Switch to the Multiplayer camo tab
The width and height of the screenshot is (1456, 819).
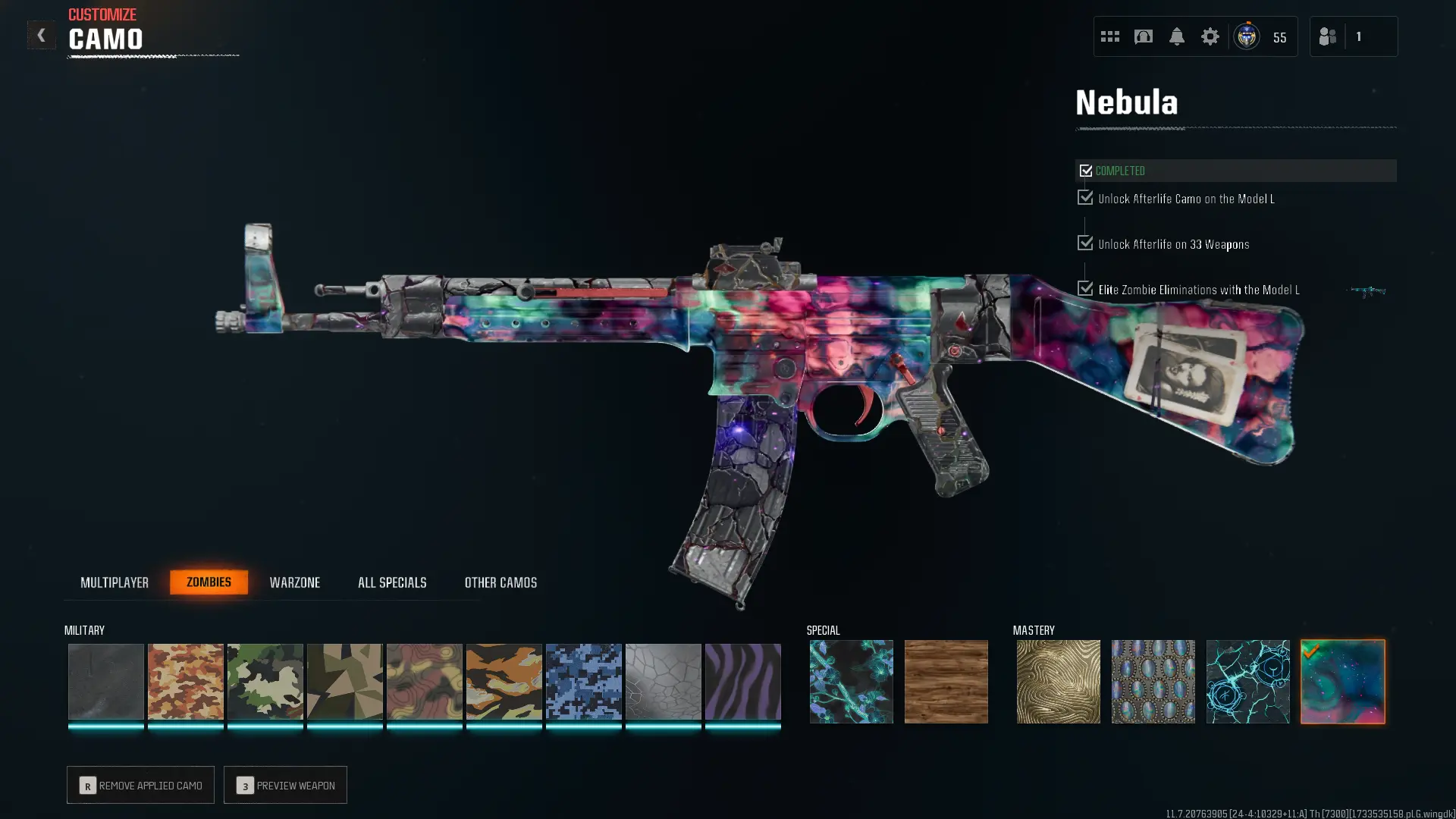pyautogui.click(x=115, y=582)
